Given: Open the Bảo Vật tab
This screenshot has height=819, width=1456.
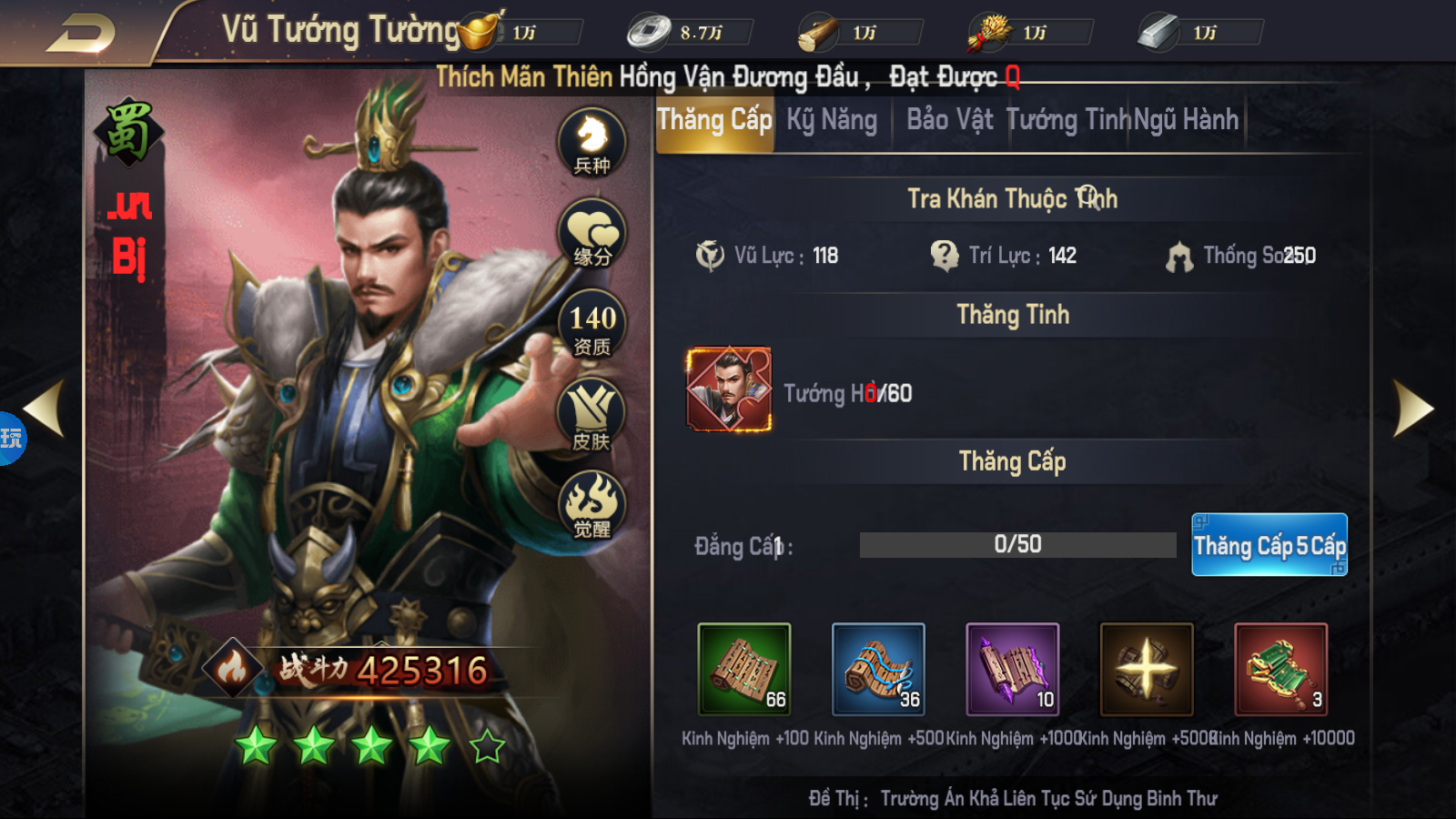Looking at the screenshot, I should 949,119.
